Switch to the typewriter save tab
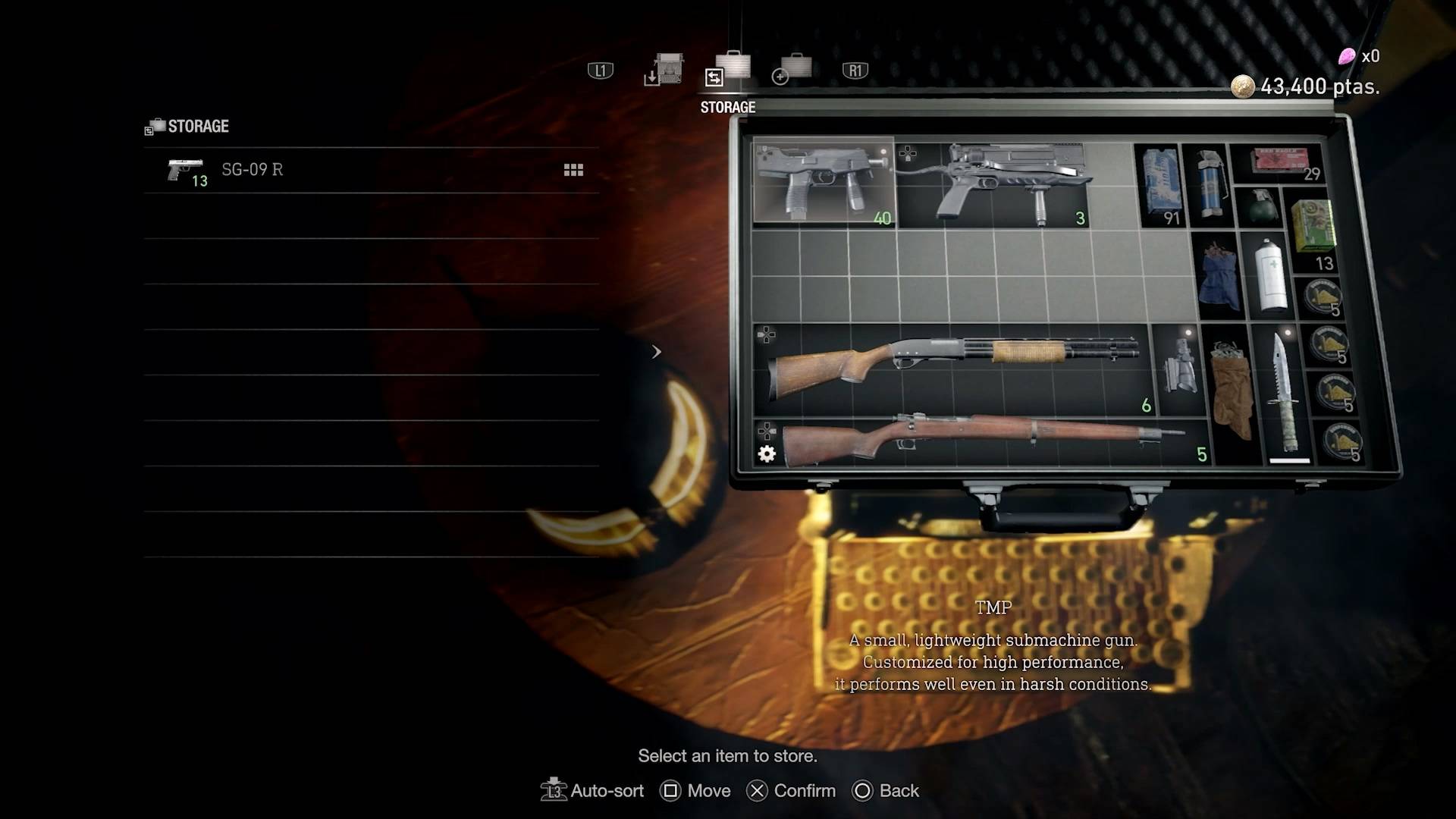The width and height of the screenshot is (1456, 819). [x=665, y=71]
